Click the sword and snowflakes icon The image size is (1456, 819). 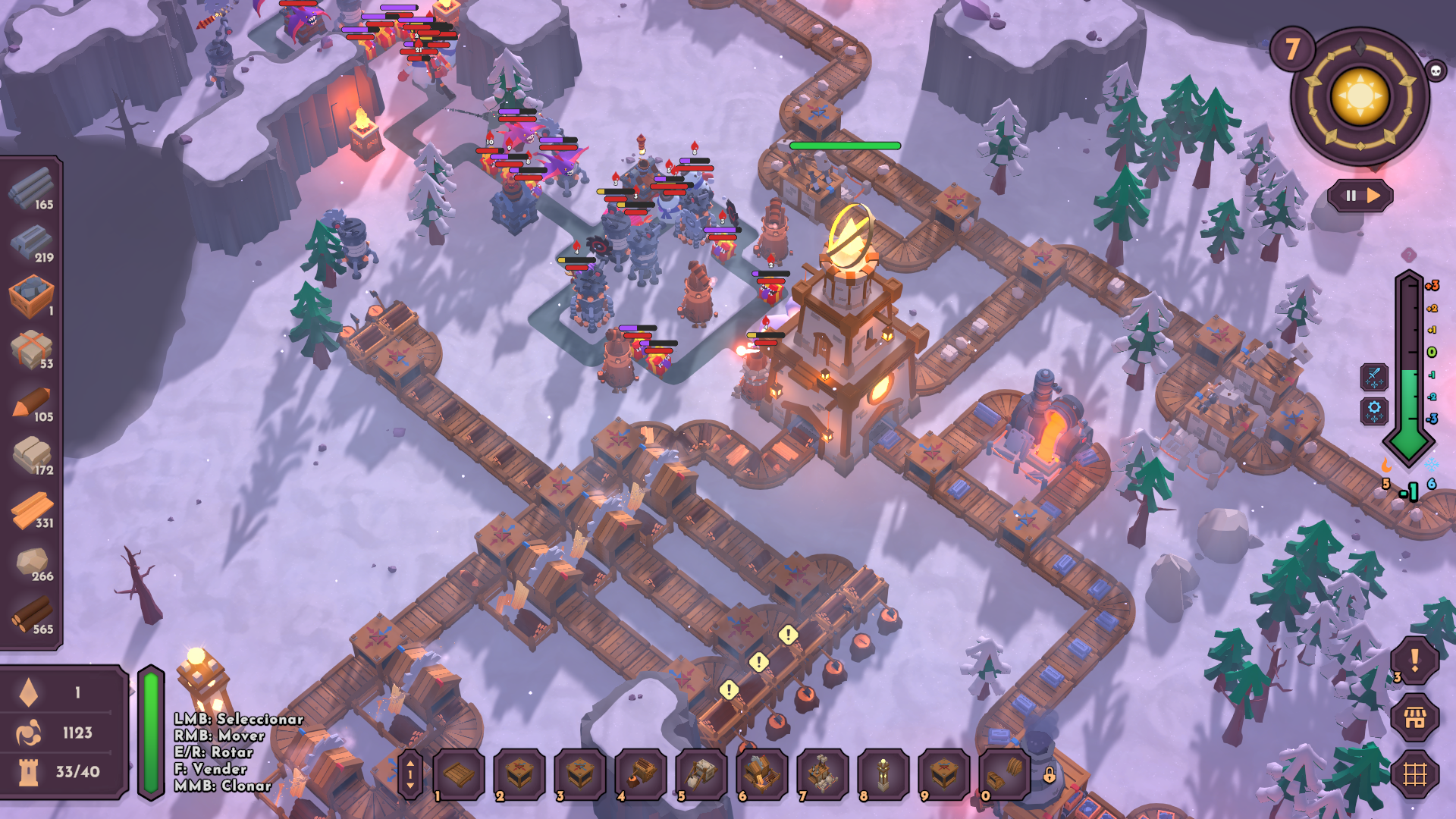click(1374, 377)
